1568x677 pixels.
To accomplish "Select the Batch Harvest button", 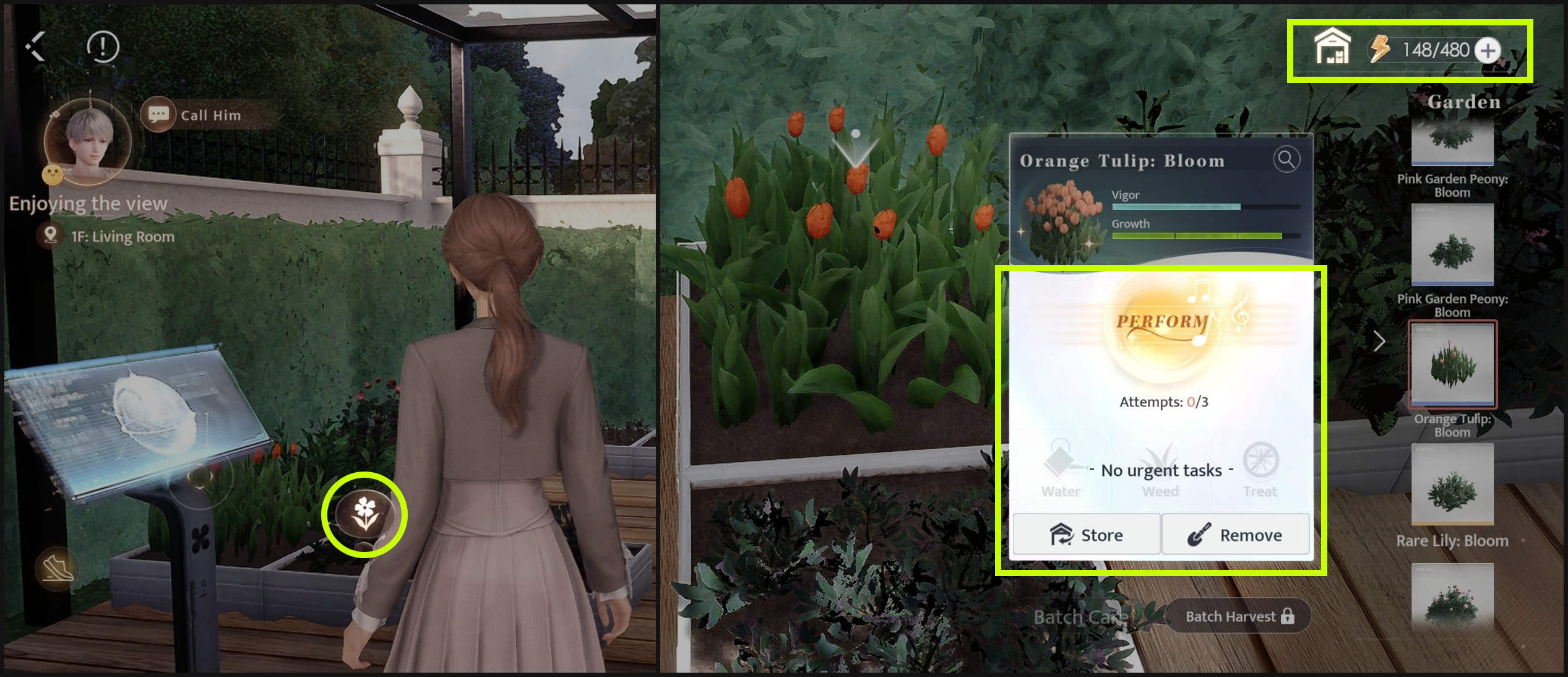I will [x=1239, y=616].
